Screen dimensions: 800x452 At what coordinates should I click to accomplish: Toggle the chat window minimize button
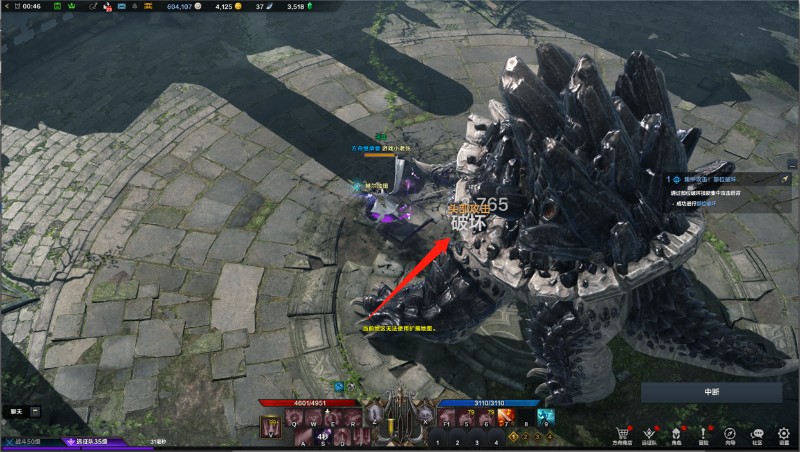tap(35, 411)
